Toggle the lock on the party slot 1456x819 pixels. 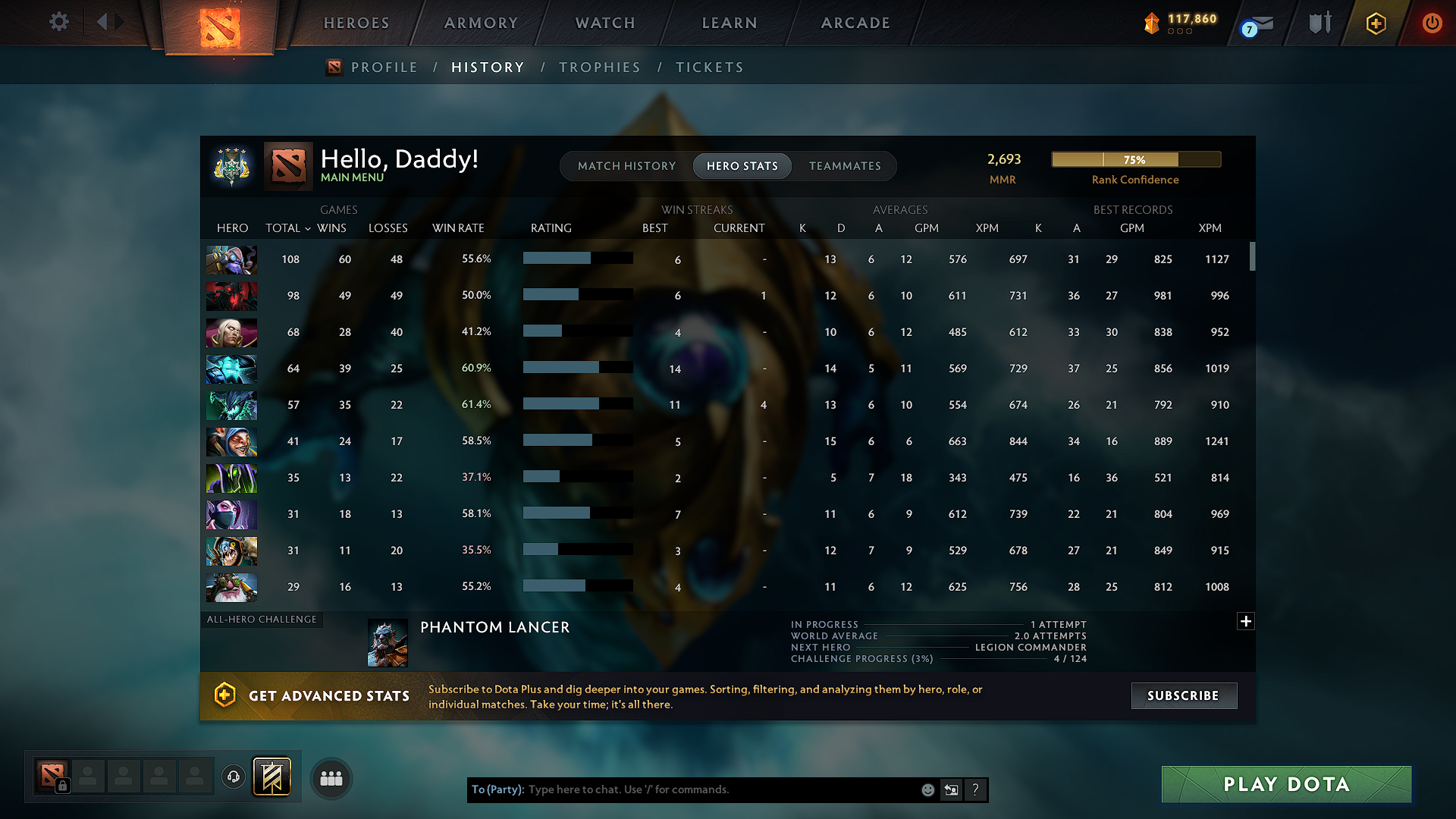61,786
